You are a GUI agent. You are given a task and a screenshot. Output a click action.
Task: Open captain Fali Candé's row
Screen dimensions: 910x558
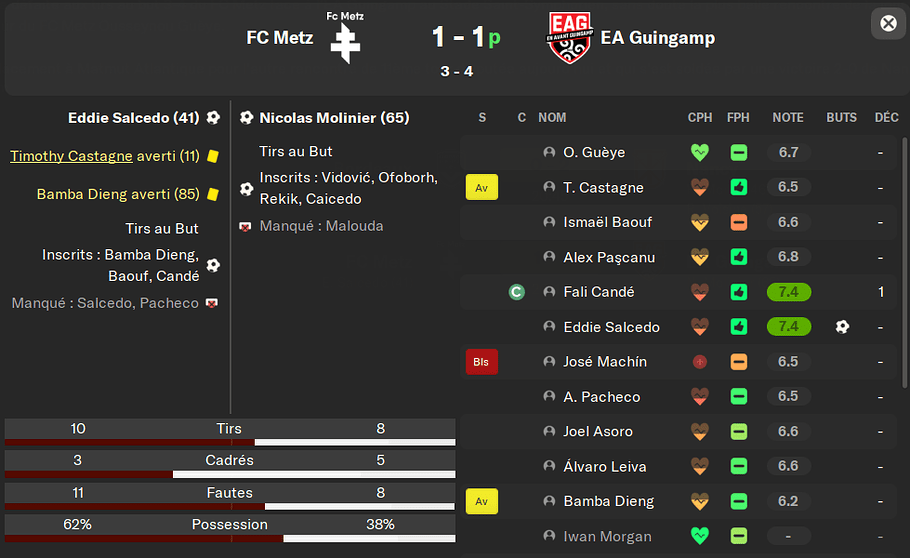coord(598,292)
